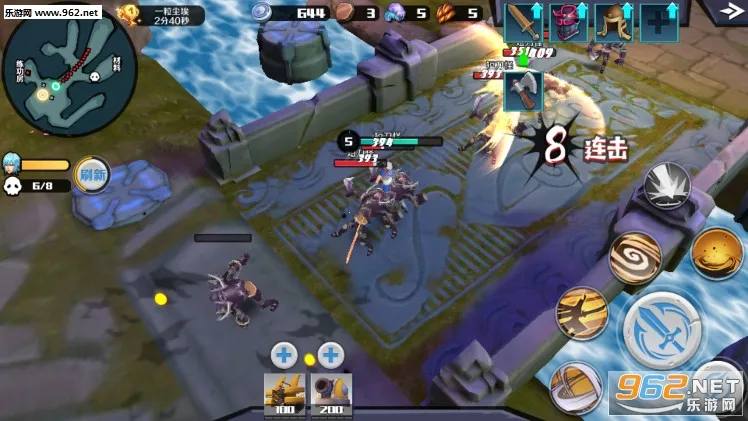Build the 200-cost cannon turret
The image size is (748, 421).
pos(330,394)
